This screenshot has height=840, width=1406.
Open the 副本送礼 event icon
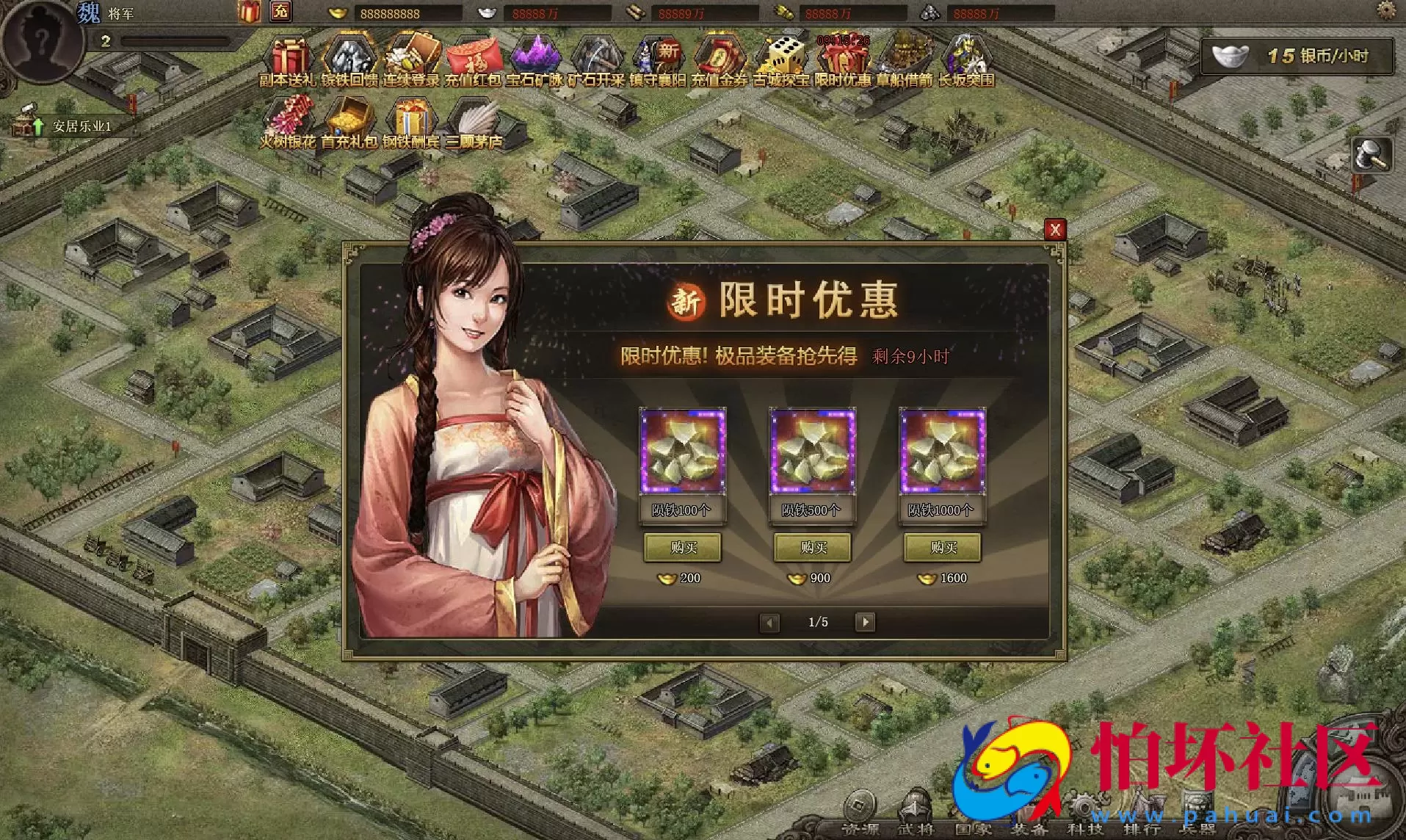click(x=290, y=55)
